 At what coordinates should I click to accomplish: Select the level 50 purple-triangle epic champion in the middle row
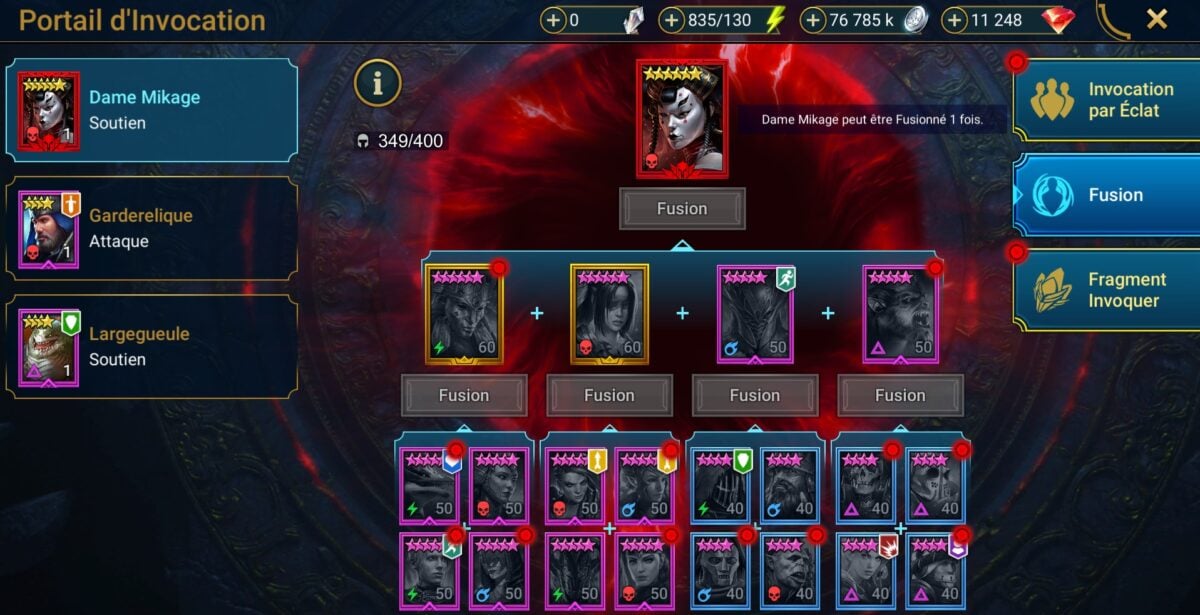tap(900, 314)
